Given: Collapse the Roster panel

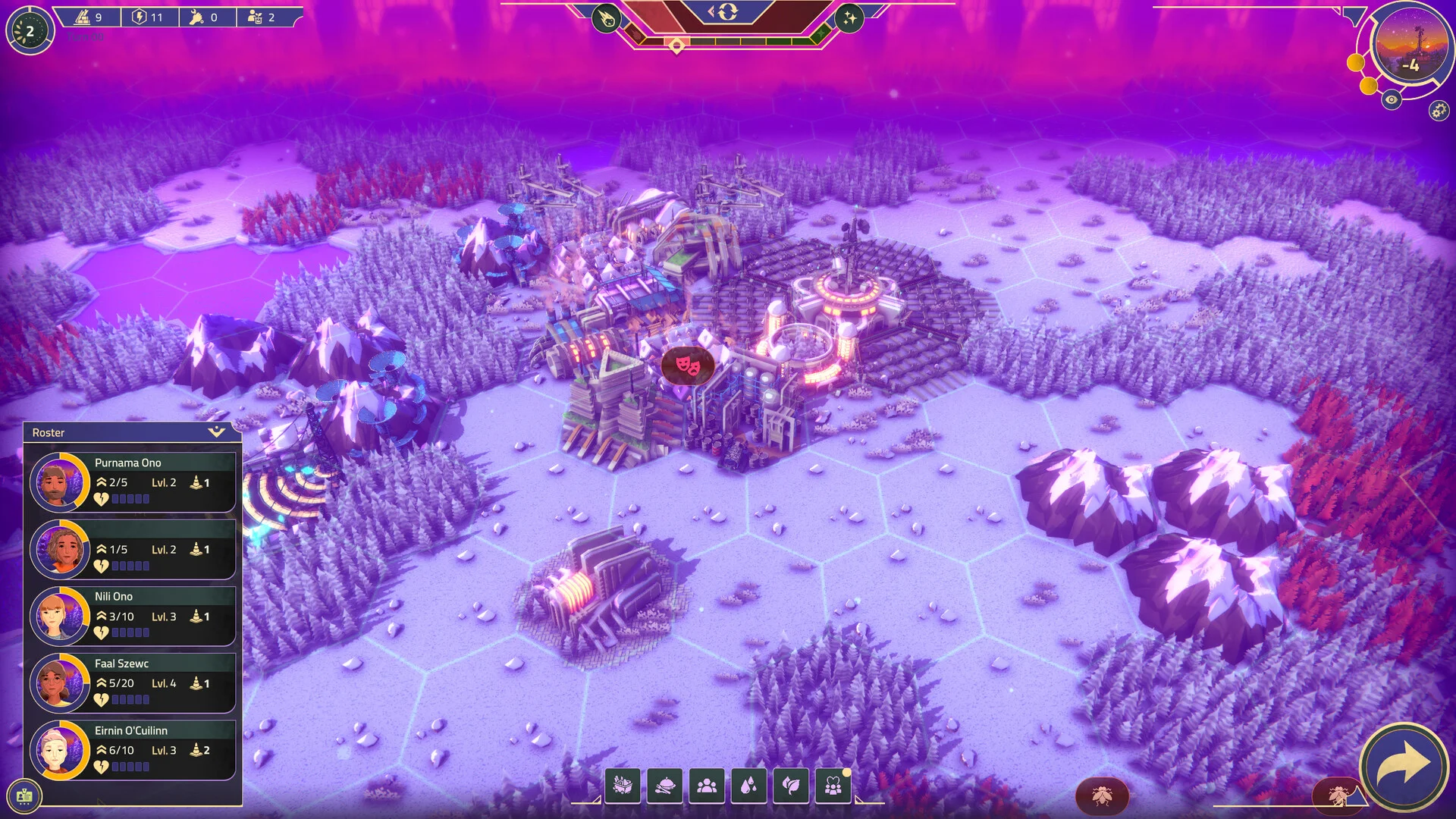Looking at the screenshot, I should click(217, 432).
